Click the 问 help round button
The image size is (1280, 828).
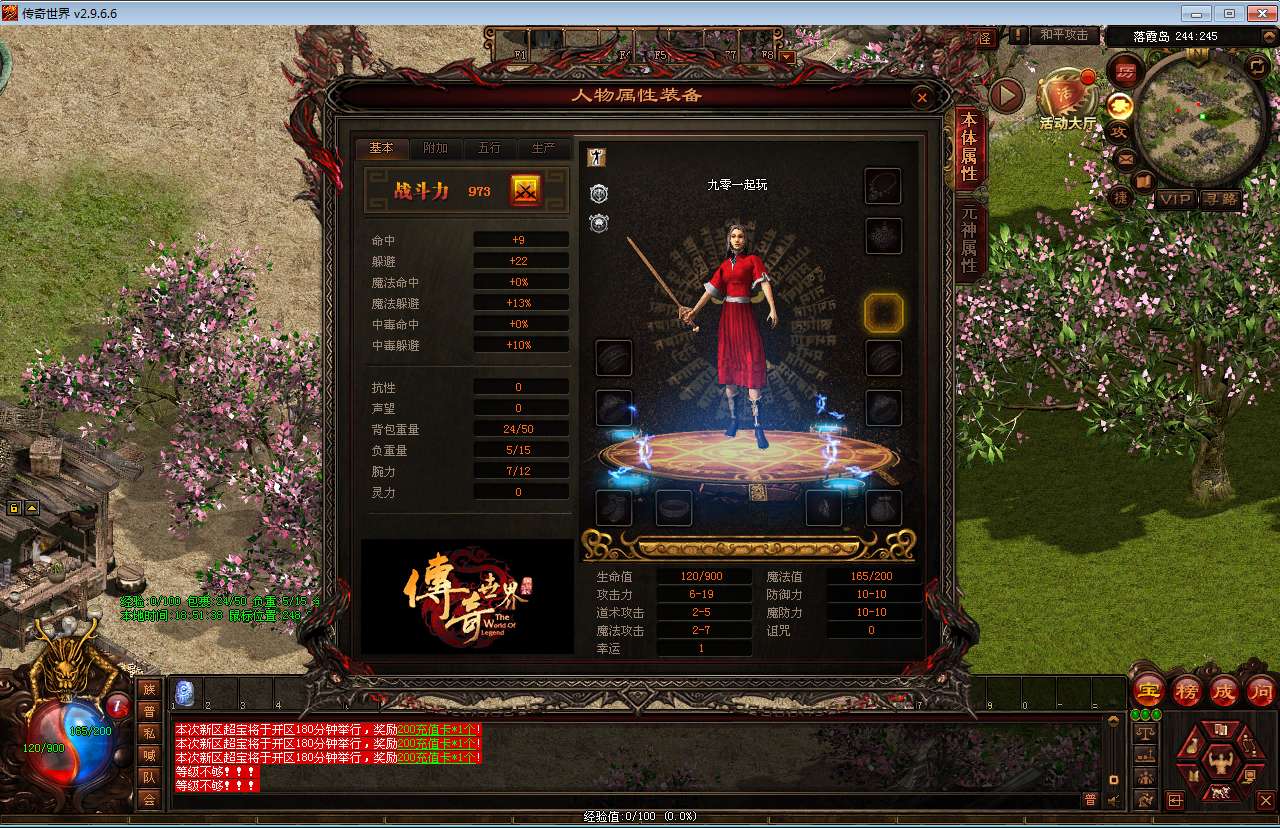click(1261, 691)
